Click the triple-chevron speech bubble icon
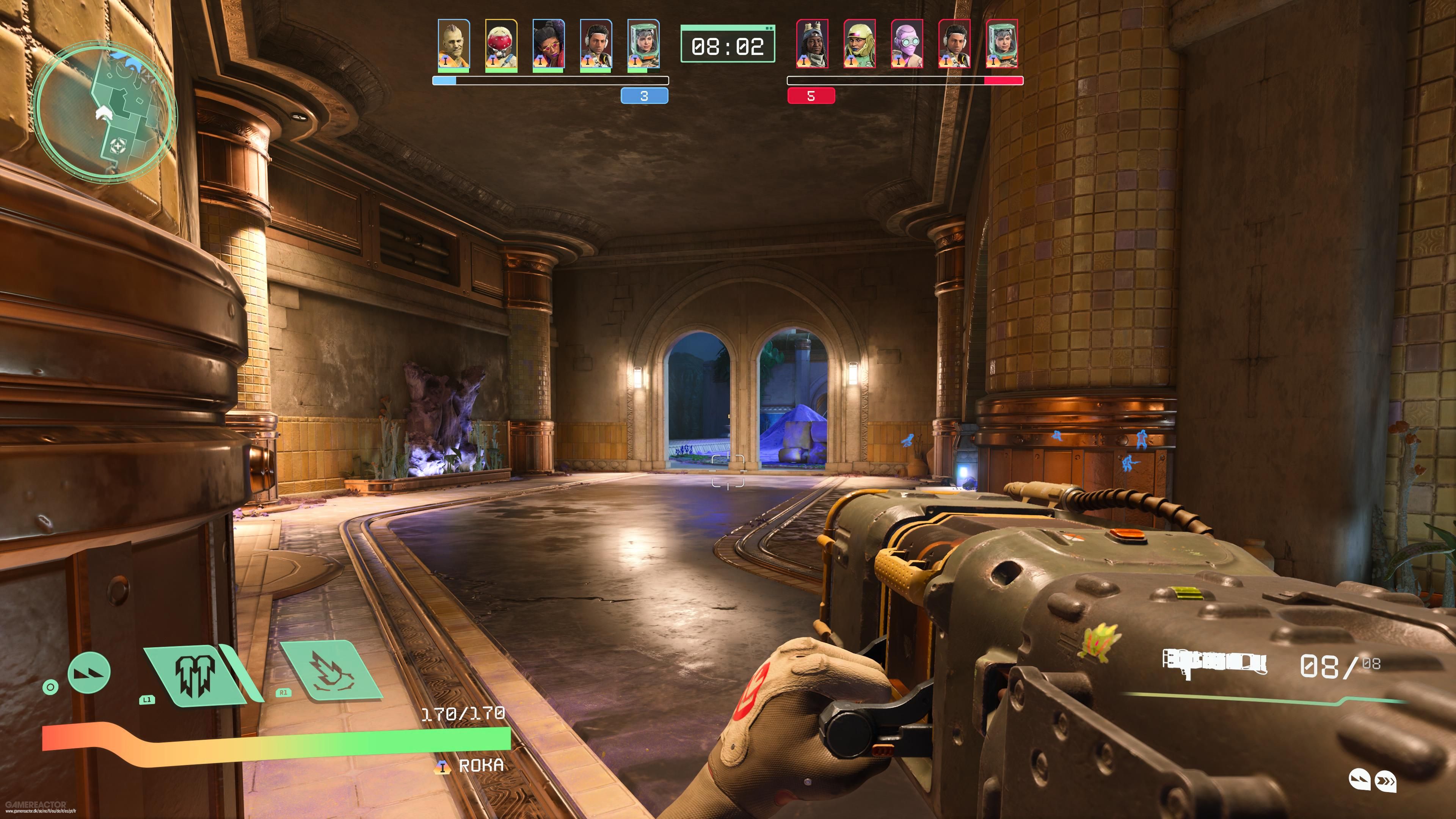Viewport: 1456px width, 819px height. pos(1385,782)
